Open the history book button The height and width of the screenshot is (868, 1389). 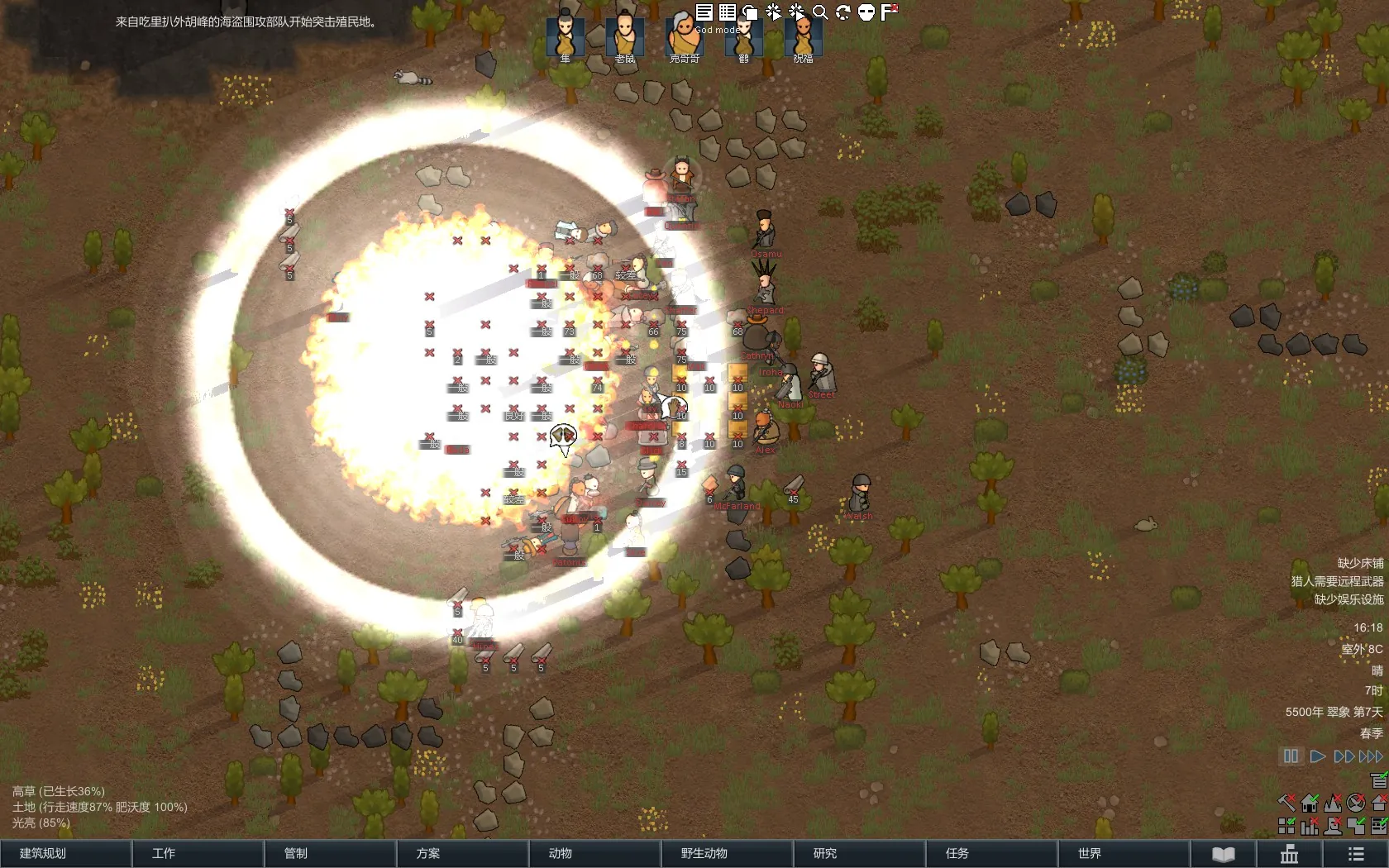pos(1224,854)
